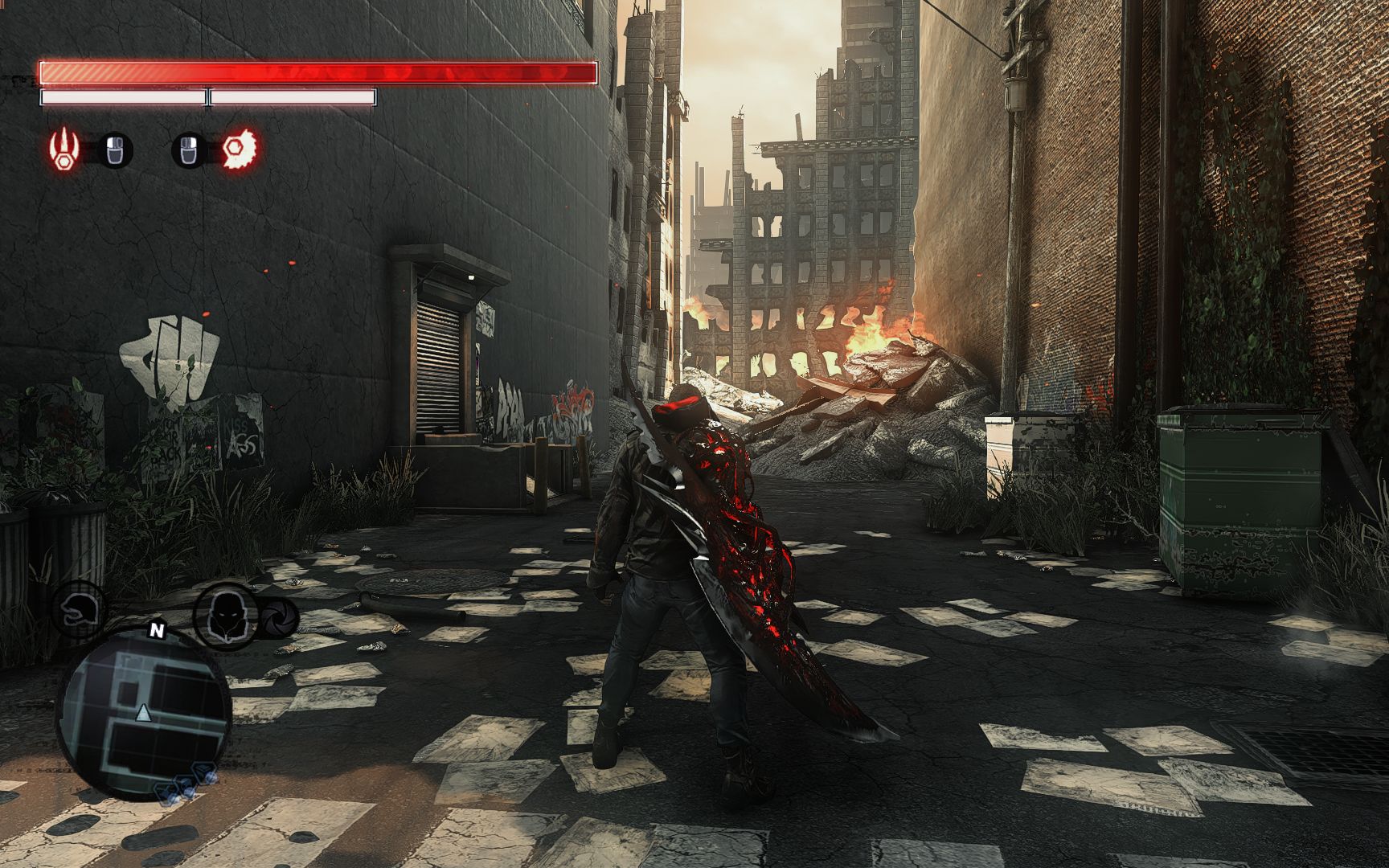Click the camera shutter icon
Screen dimensions: 1389x868
pos(281,617)
